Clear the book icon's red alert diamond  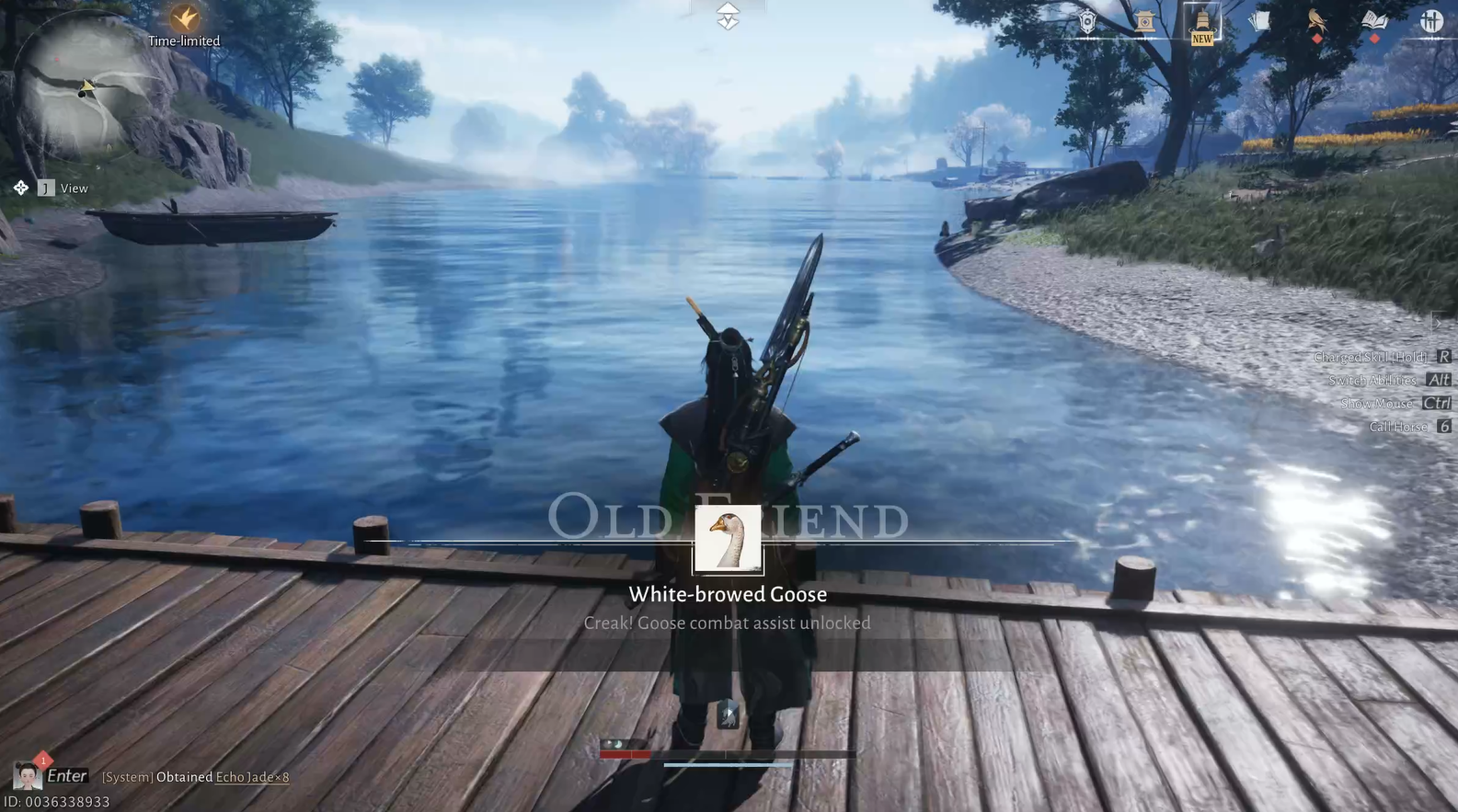(x=1374, y=38)
